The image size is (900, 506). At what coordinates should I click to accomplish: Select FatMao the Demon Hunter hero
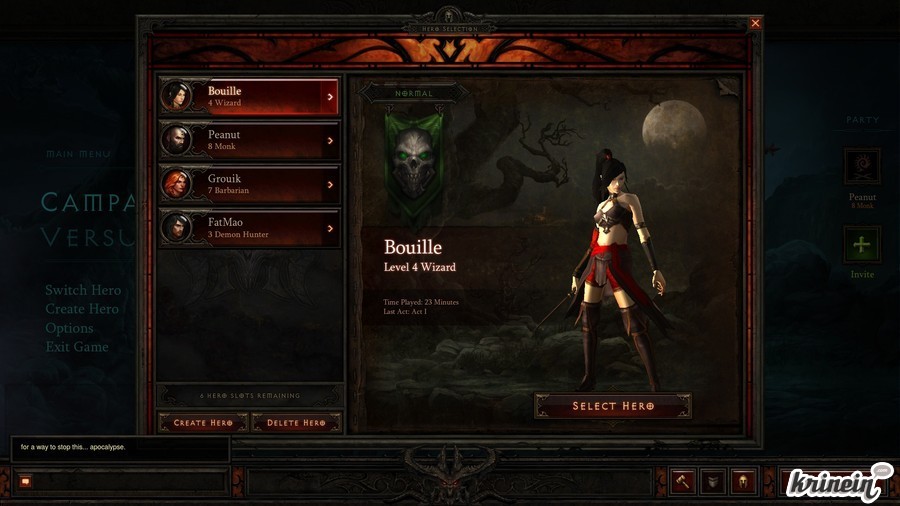pyautogui.click(x=249, y=228)
